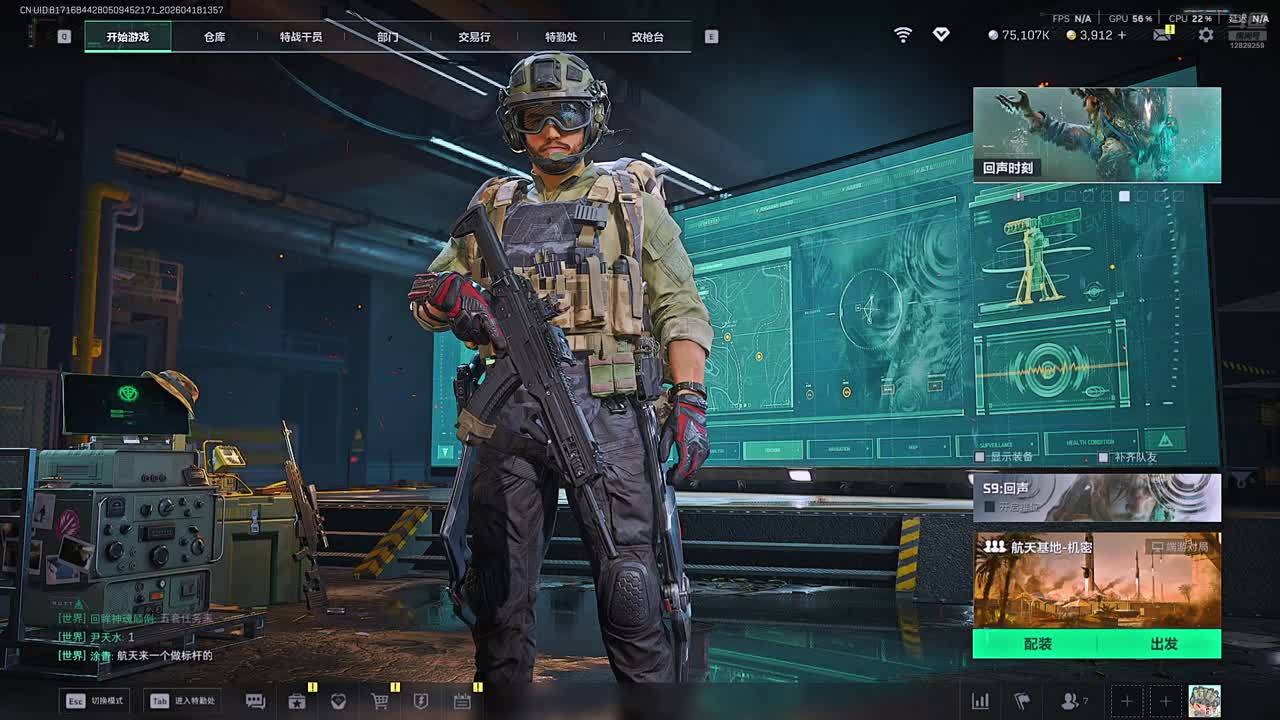Viewport: 1280px width, 720px height.
Task: Open the chat bubbles icon
Action: (255, 701)
